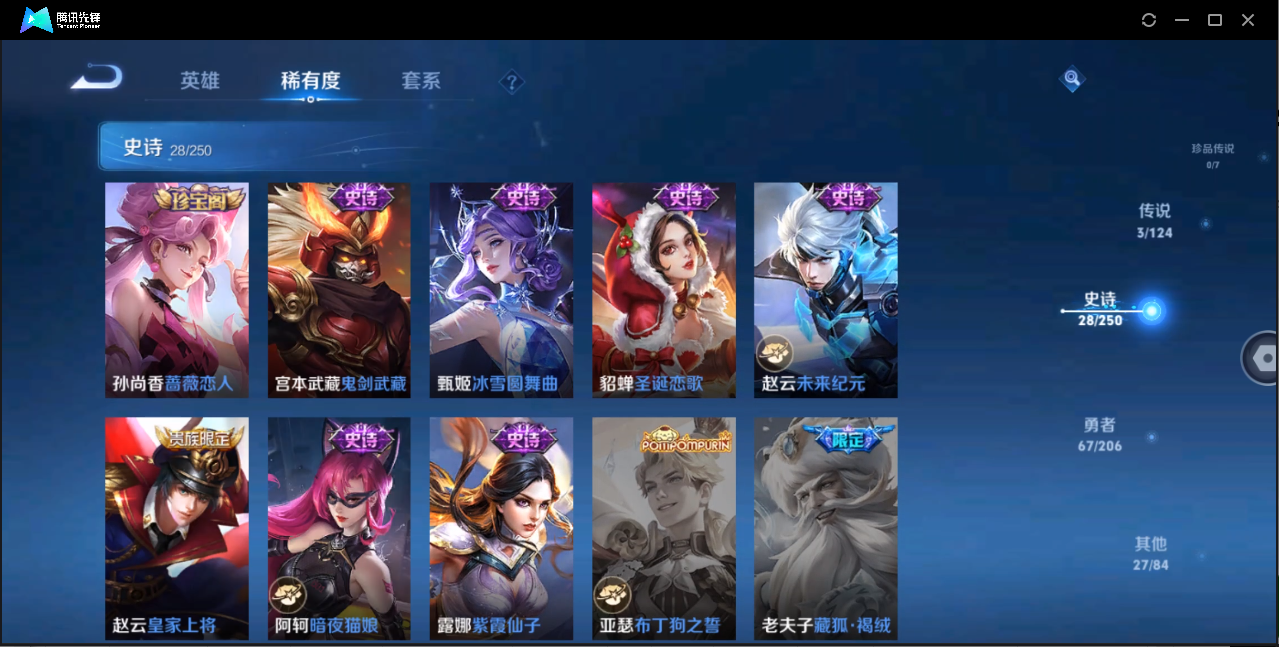This screenshot has width=1279, height=647.
Task: View the 甄姬 冰雪圆舞曲 skin card
Action: (x=501, y=290)
